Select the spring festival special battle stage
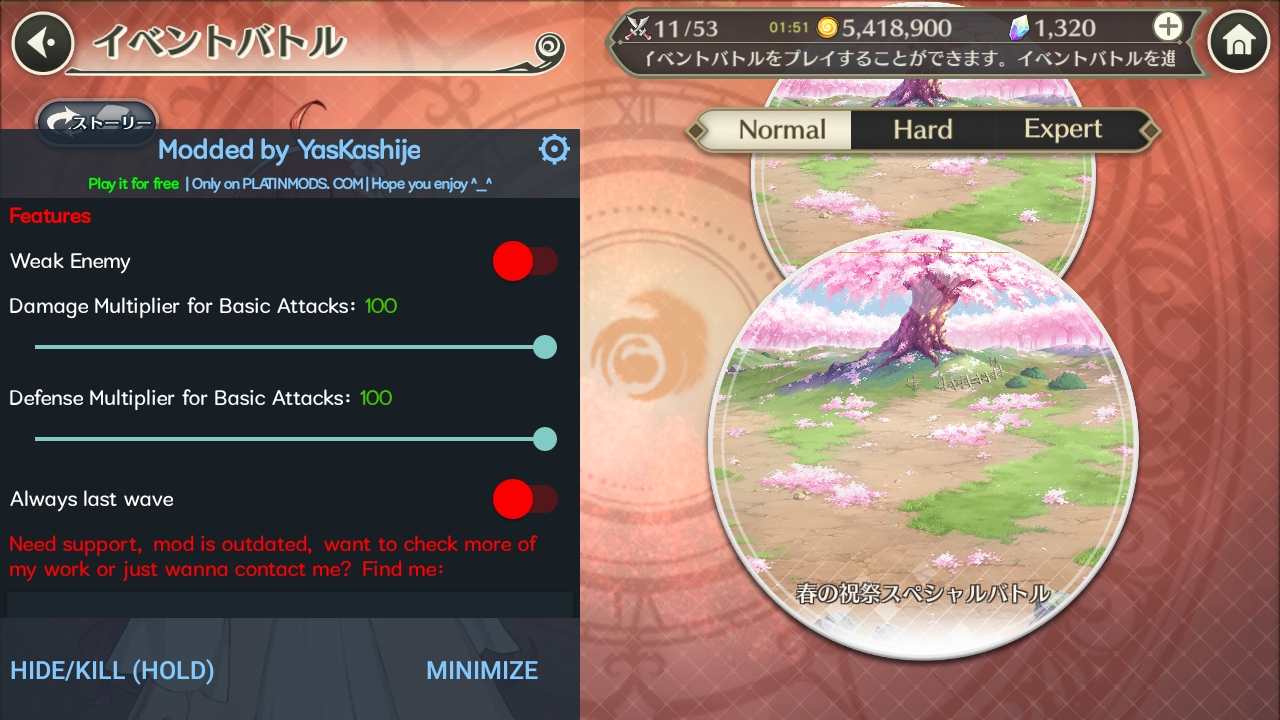1280x720 pixels. 922,440
